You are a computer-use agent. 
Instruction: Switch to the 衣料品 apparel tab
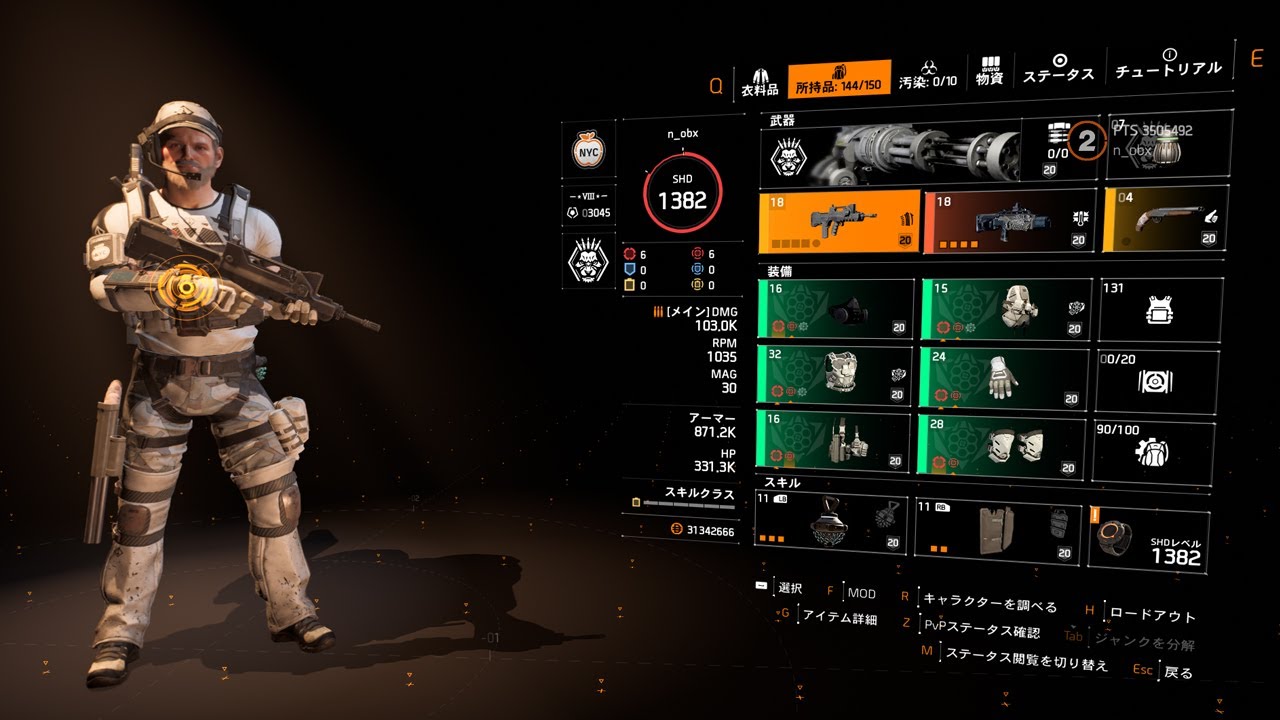coord(759,82)
